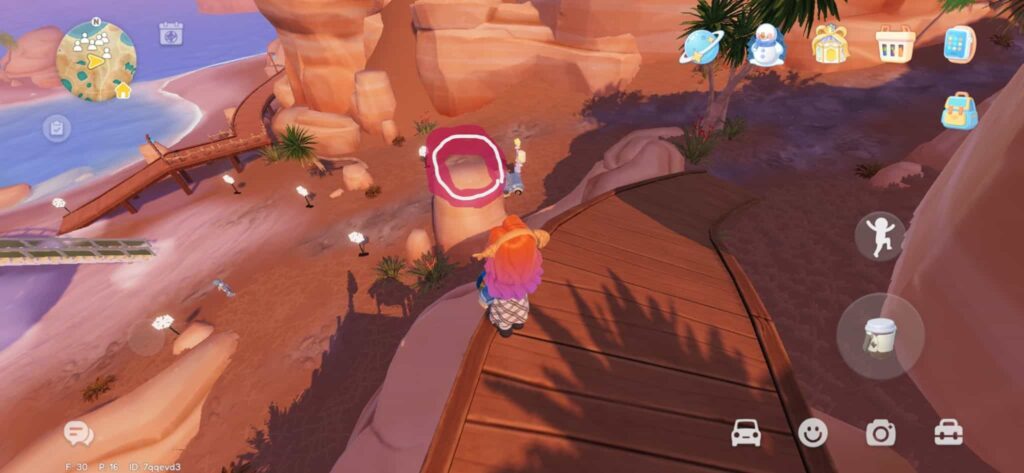Open the shopping basket store
This screenshot has width=1024, height=473.
coord(895,44)
